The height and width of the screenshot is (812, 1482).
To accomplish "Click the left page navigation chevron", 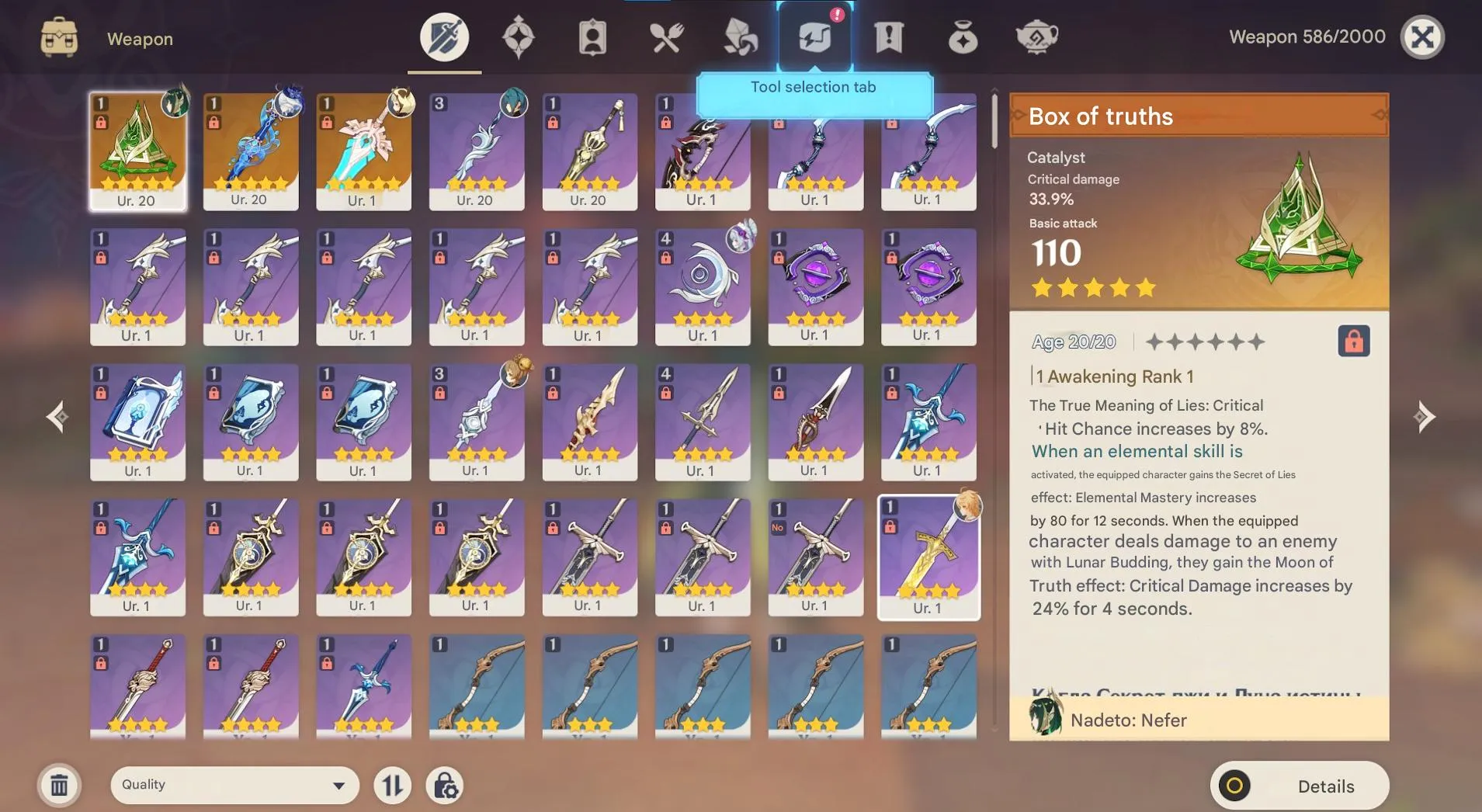I will [x=57, y=417].
